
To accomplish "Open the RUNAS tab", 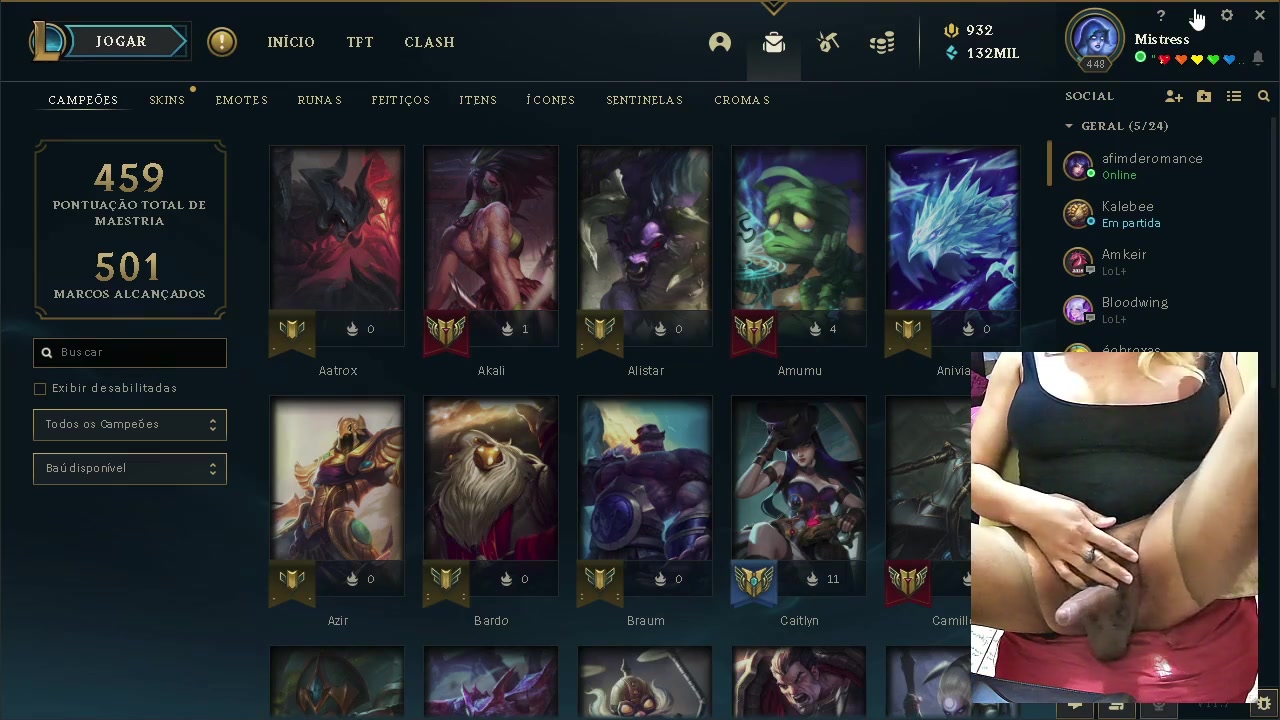I will (320, 100).
